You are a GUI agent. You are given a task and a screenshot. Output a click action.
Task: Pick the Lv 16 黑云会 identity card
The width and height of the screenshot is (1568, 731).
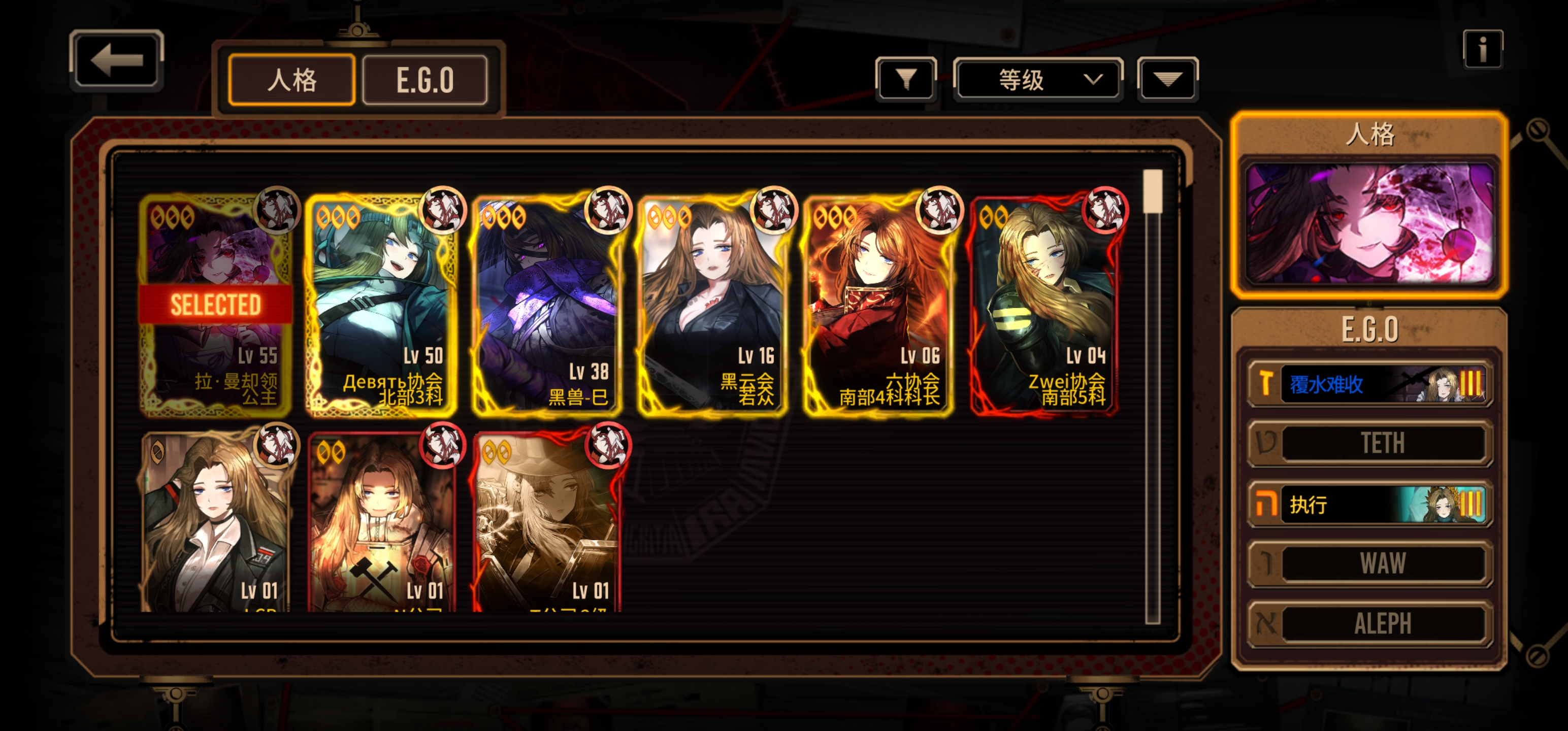click(x=713, y=305)
